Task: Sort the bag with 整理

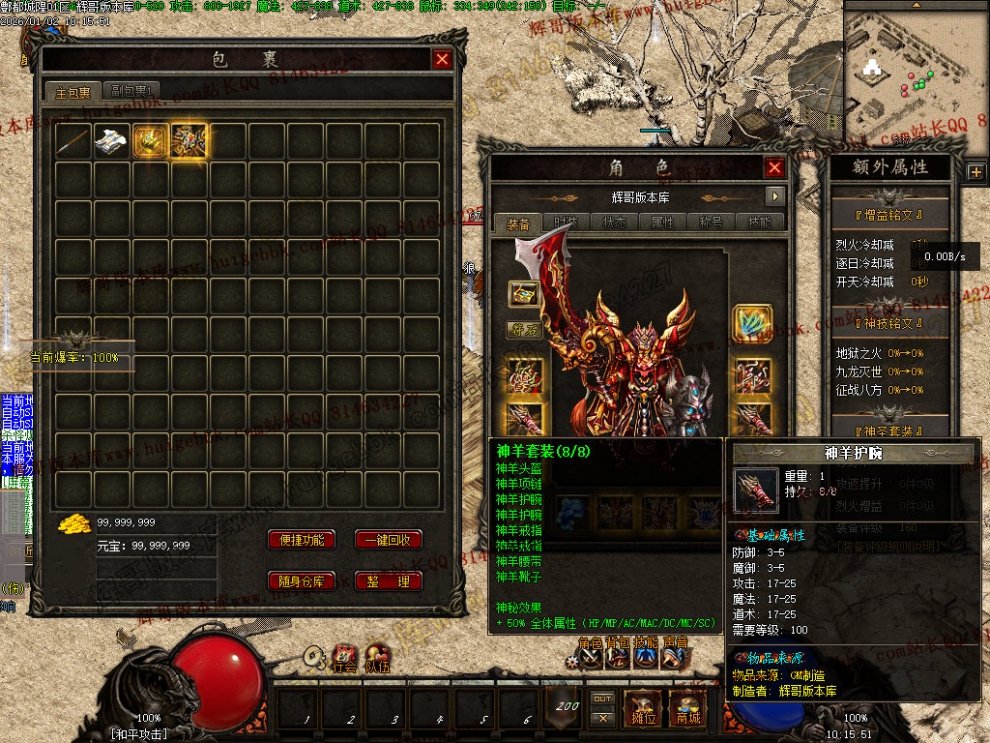Action: tap(388, 581)
